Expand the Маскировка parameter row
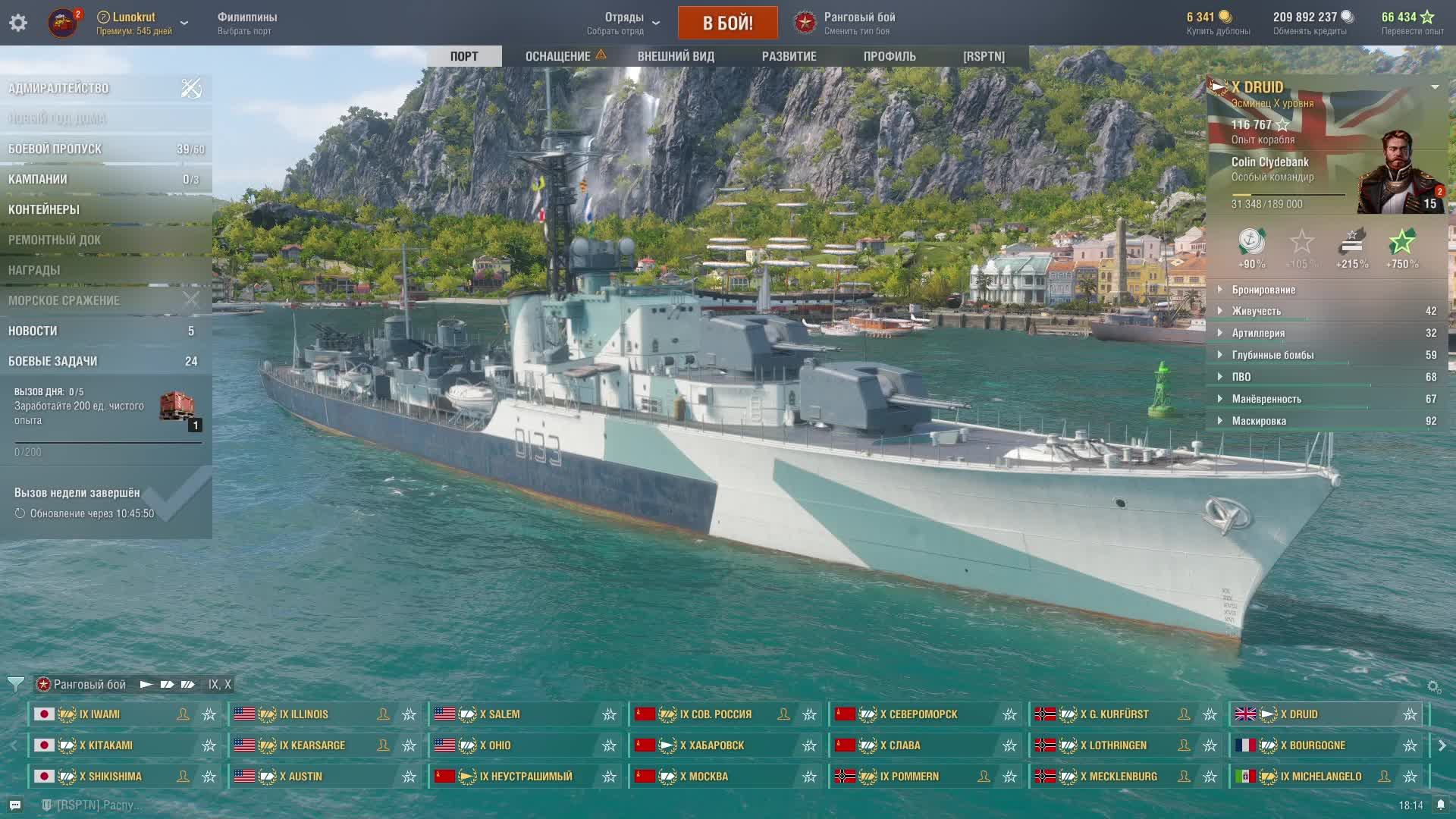 1259,421
